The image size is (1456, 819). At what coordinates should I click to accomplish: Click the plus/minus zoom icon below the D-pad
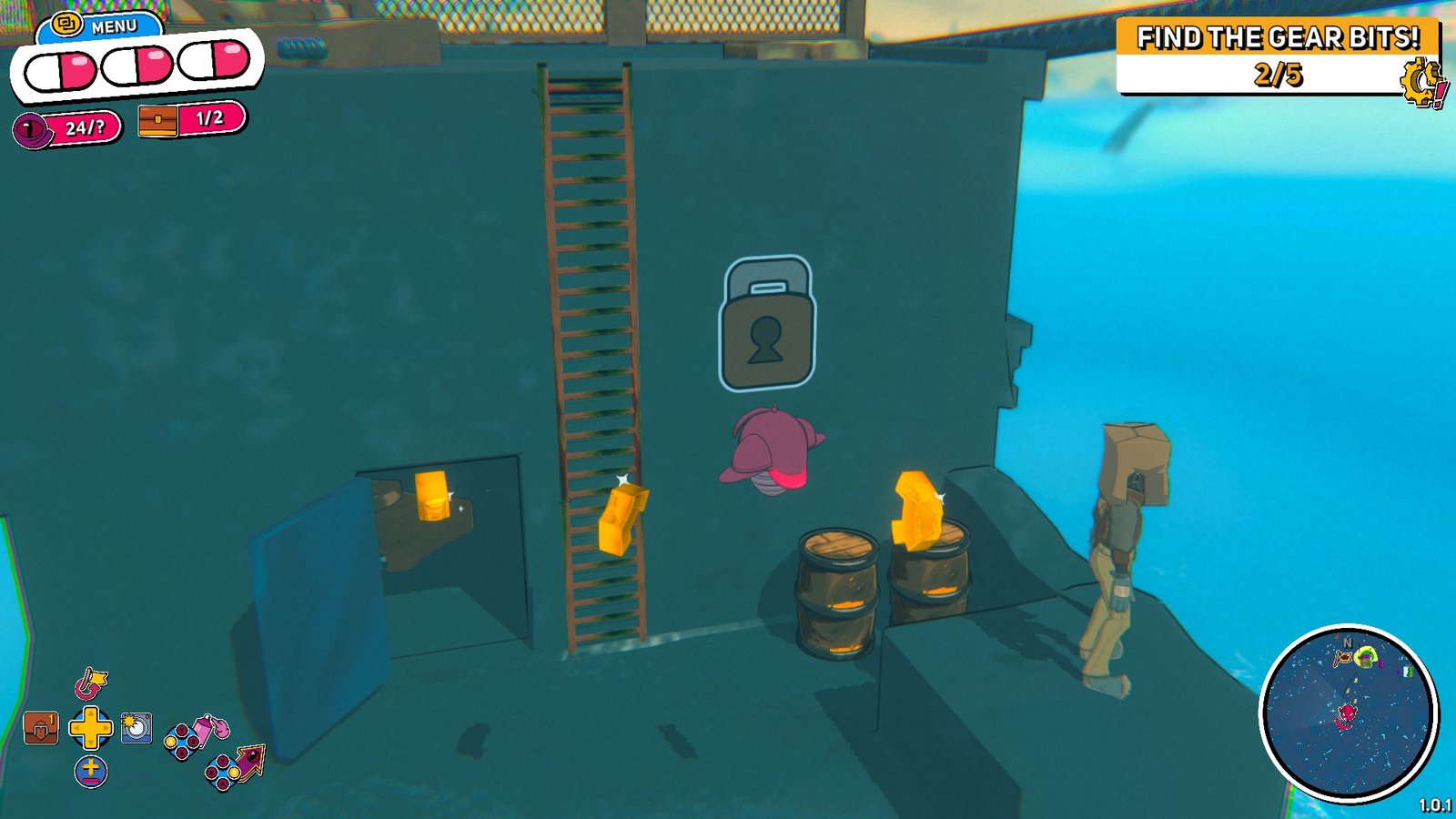click(91, 772)
